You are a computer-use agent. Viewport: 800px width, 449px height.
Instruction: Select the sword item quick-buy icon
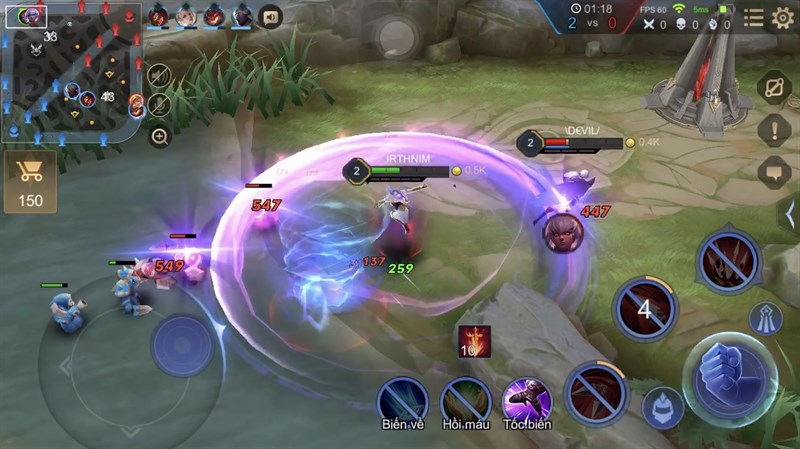(473, 341)
